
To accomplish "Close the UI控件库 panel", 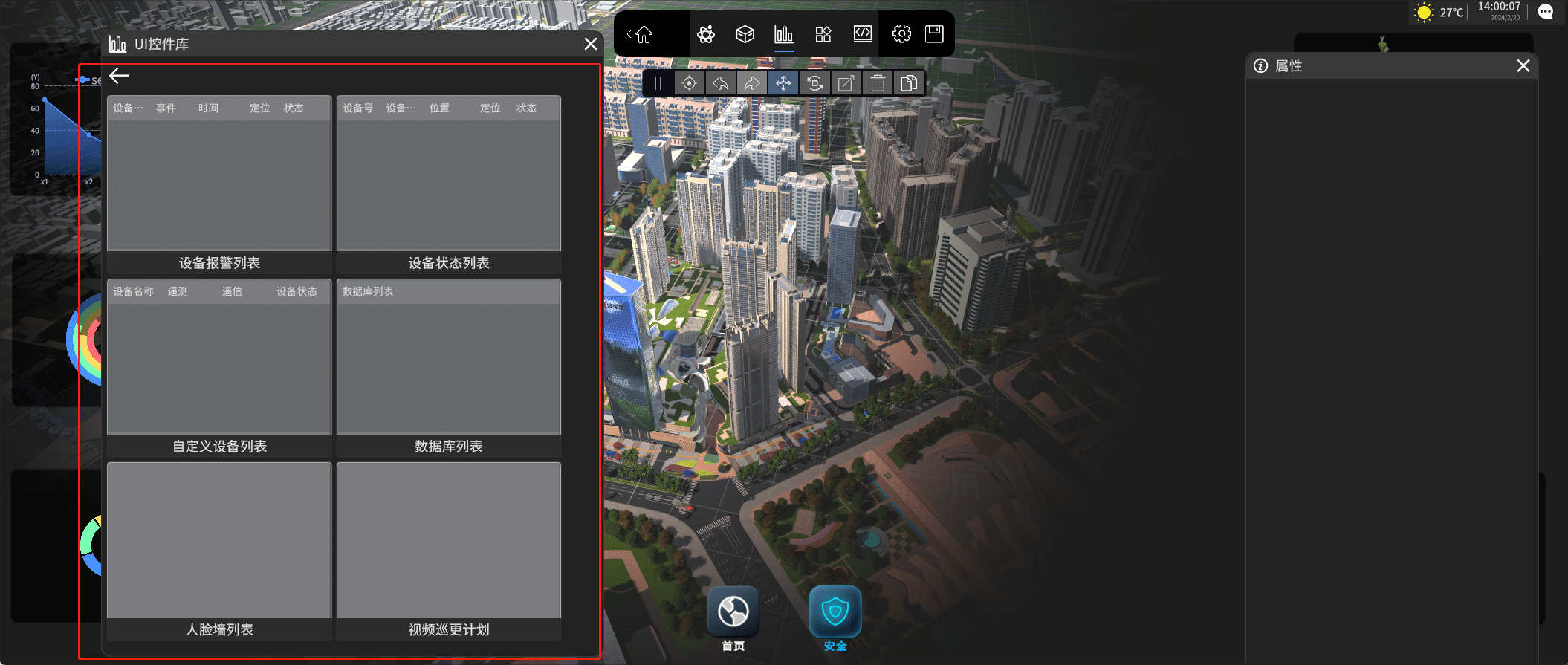I will pos(591,45).
